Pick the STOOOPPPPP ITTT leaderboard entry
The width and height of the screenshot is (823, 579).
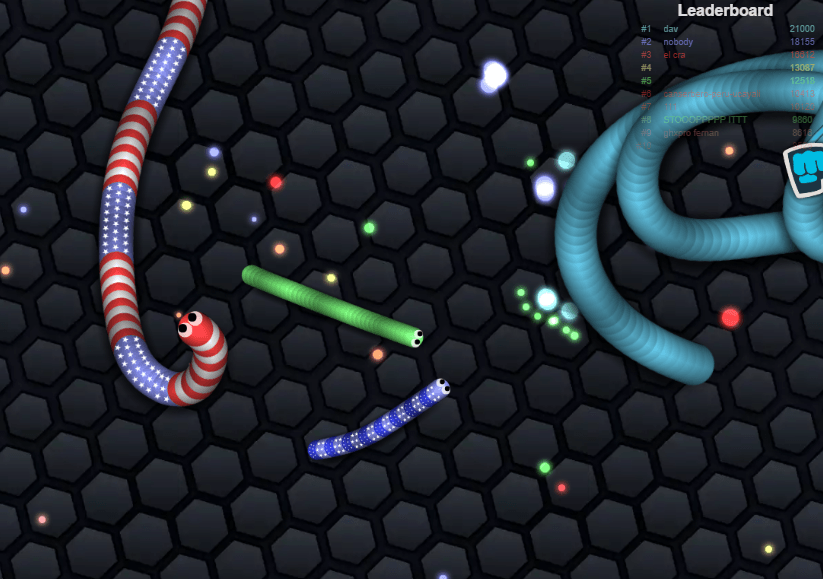click(704, 119)
